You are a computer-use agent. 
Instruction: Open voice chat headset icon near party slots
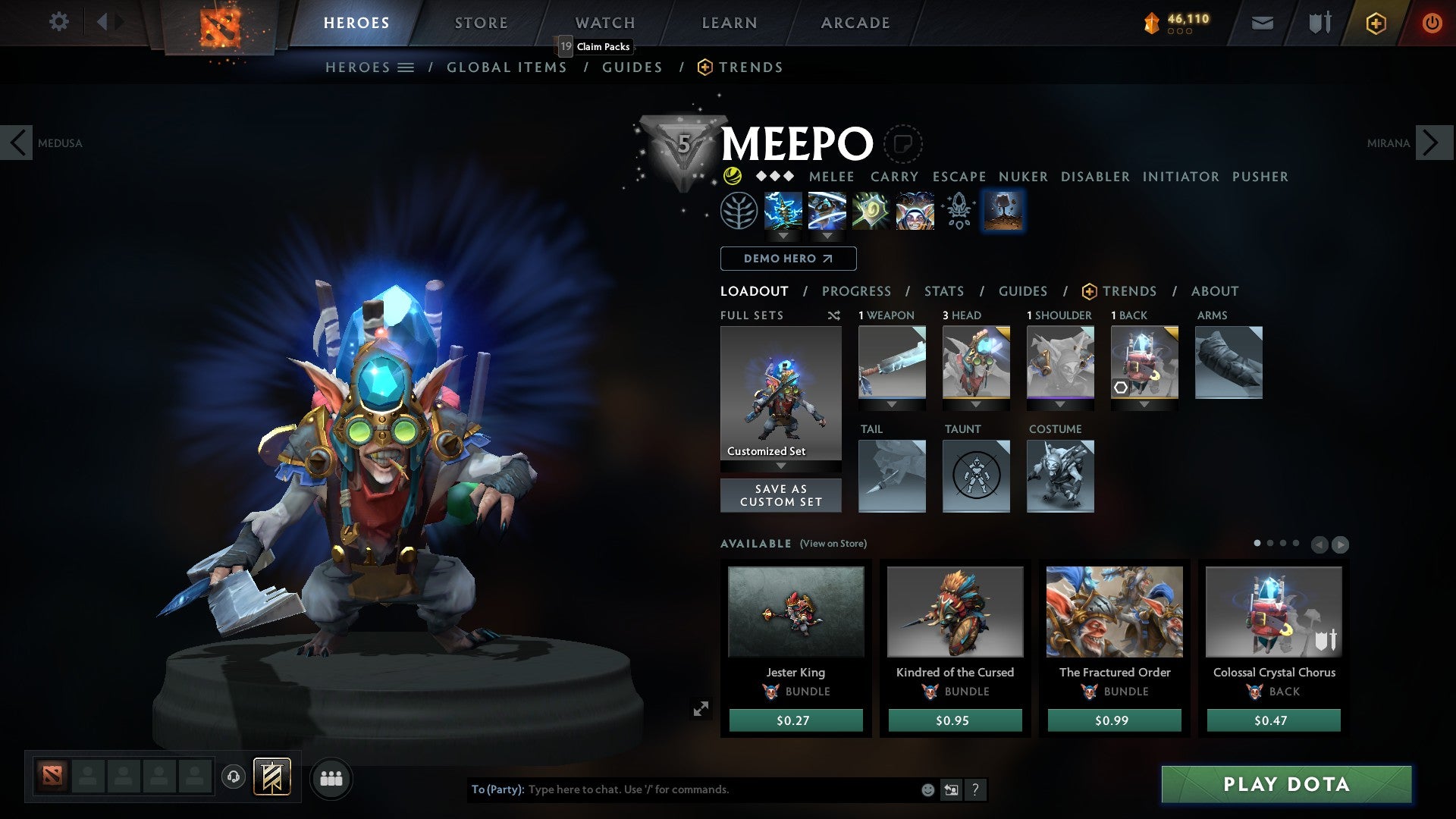point(232,777)
